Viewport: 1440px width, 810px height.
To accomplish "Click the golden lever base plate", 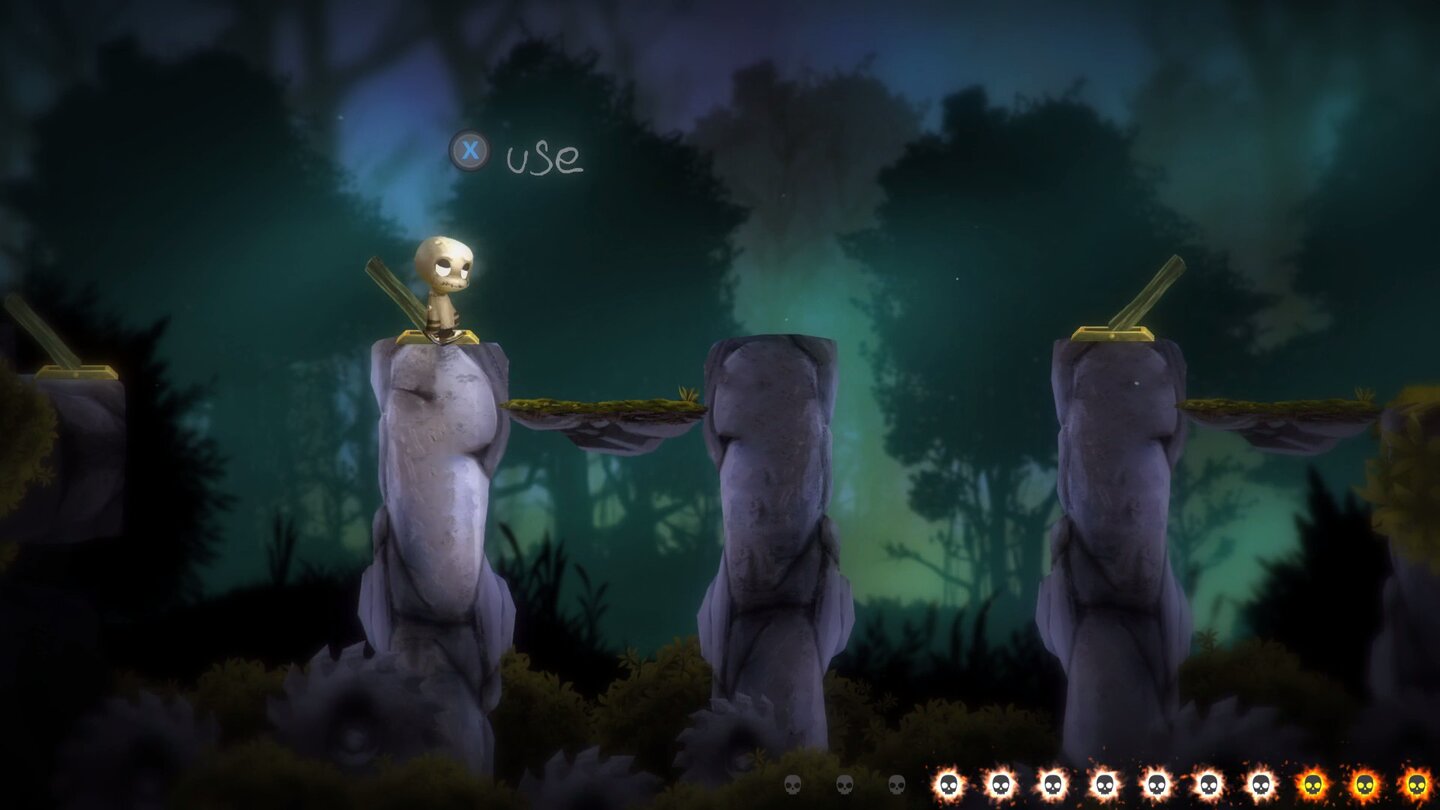I will click(440, 335).
